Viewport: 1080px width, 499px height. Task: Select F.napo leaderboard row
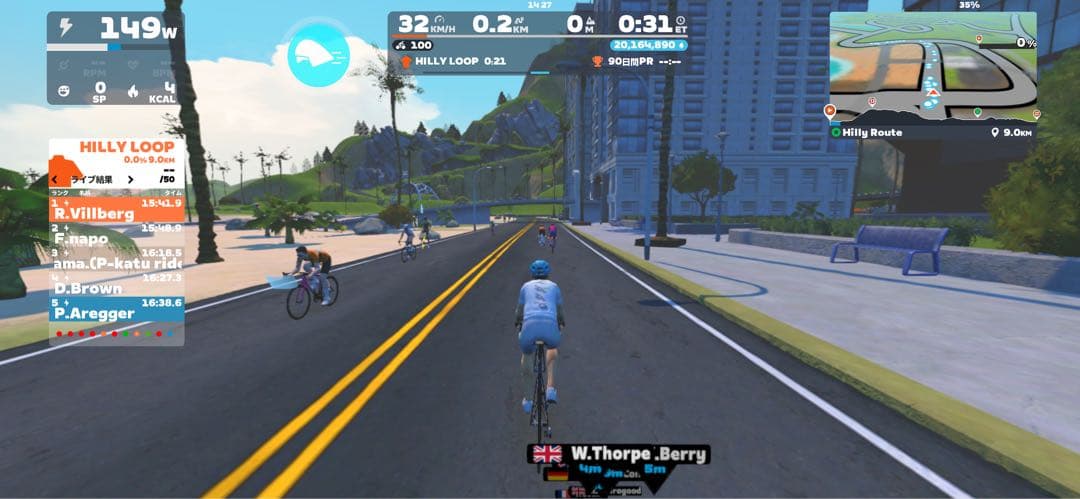(x=116, y=235)
